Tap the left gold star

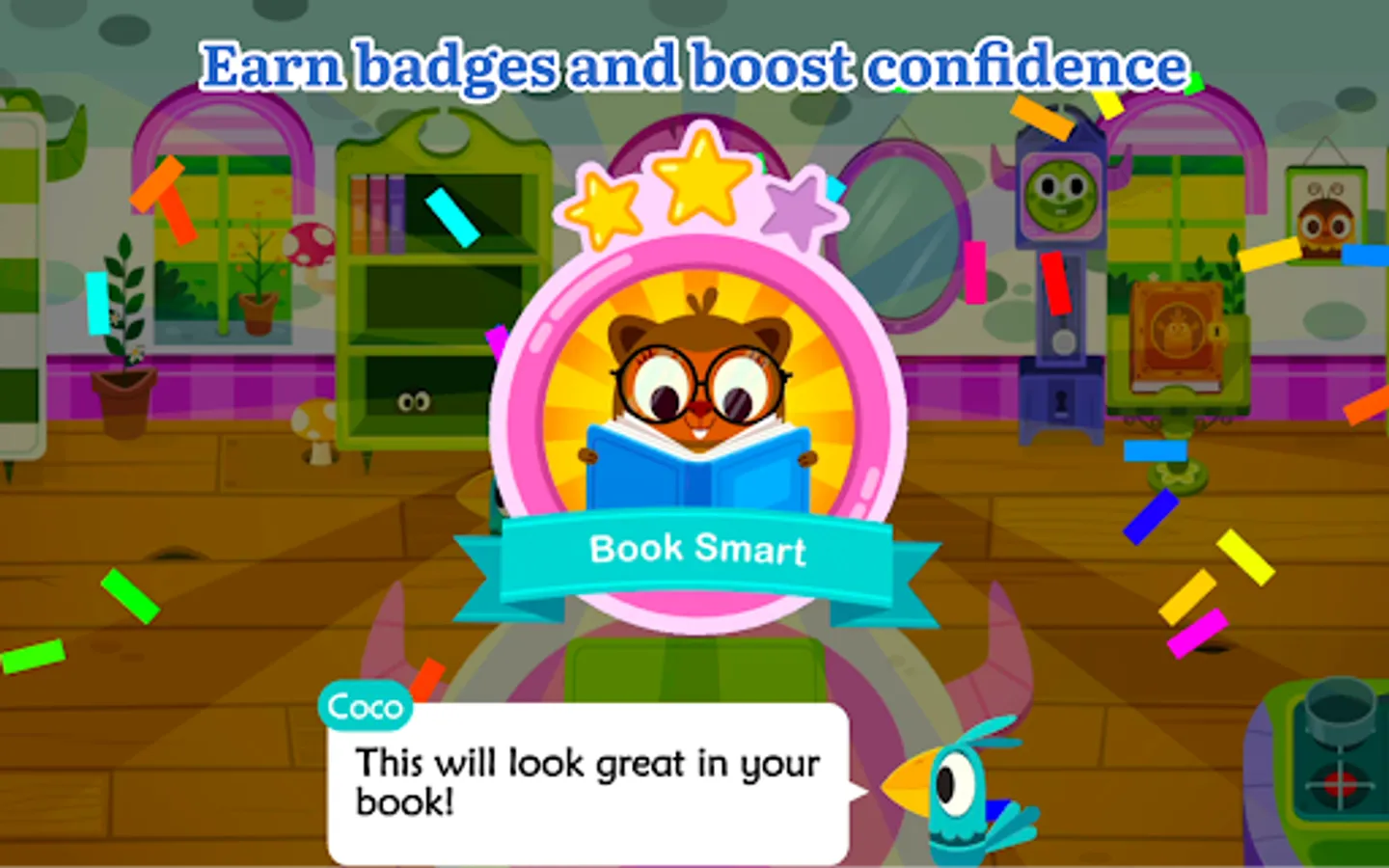[x=604, y=208]
